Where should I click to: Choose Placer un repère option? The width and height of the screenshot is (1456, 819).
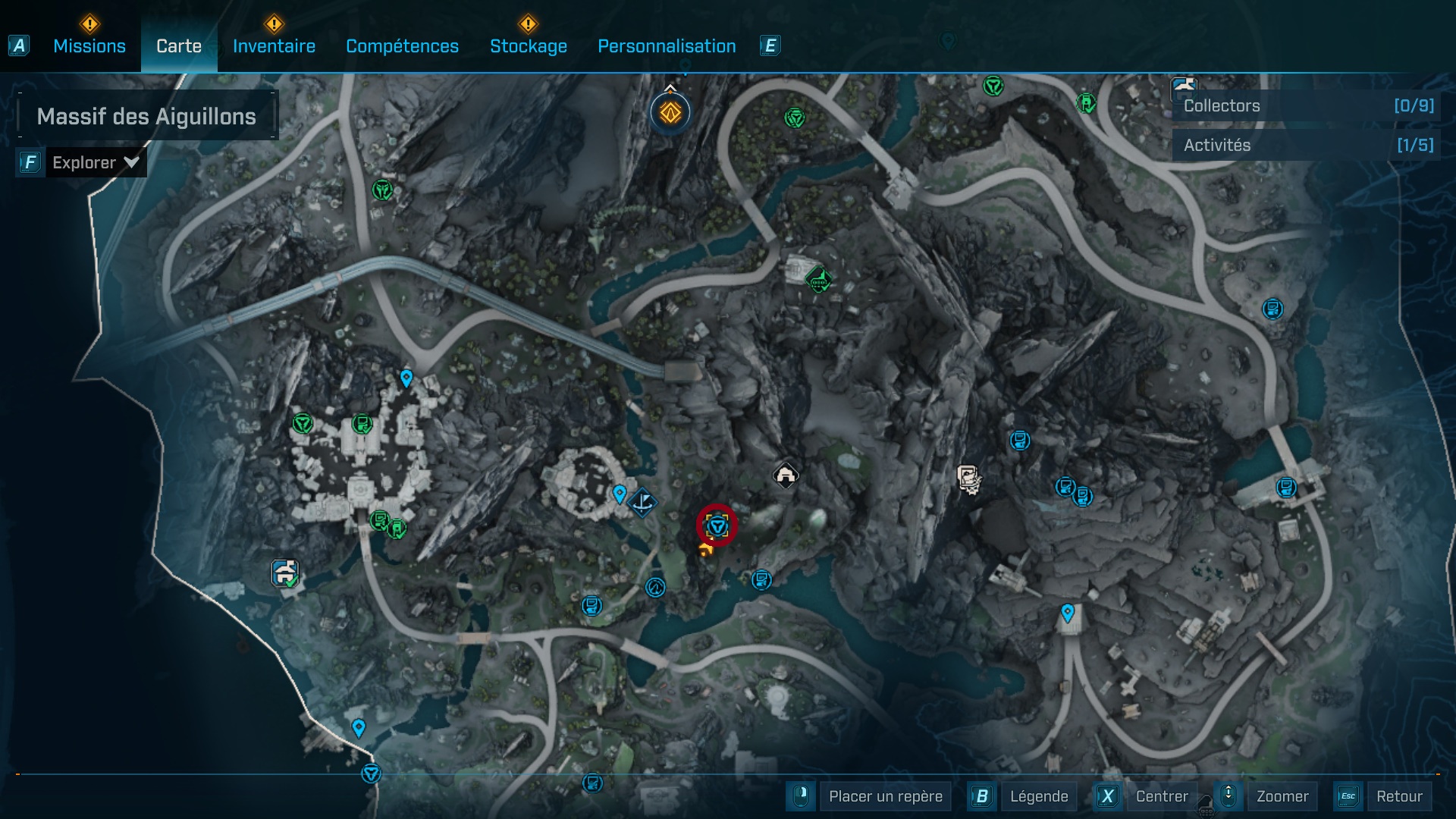coord(885,796)
